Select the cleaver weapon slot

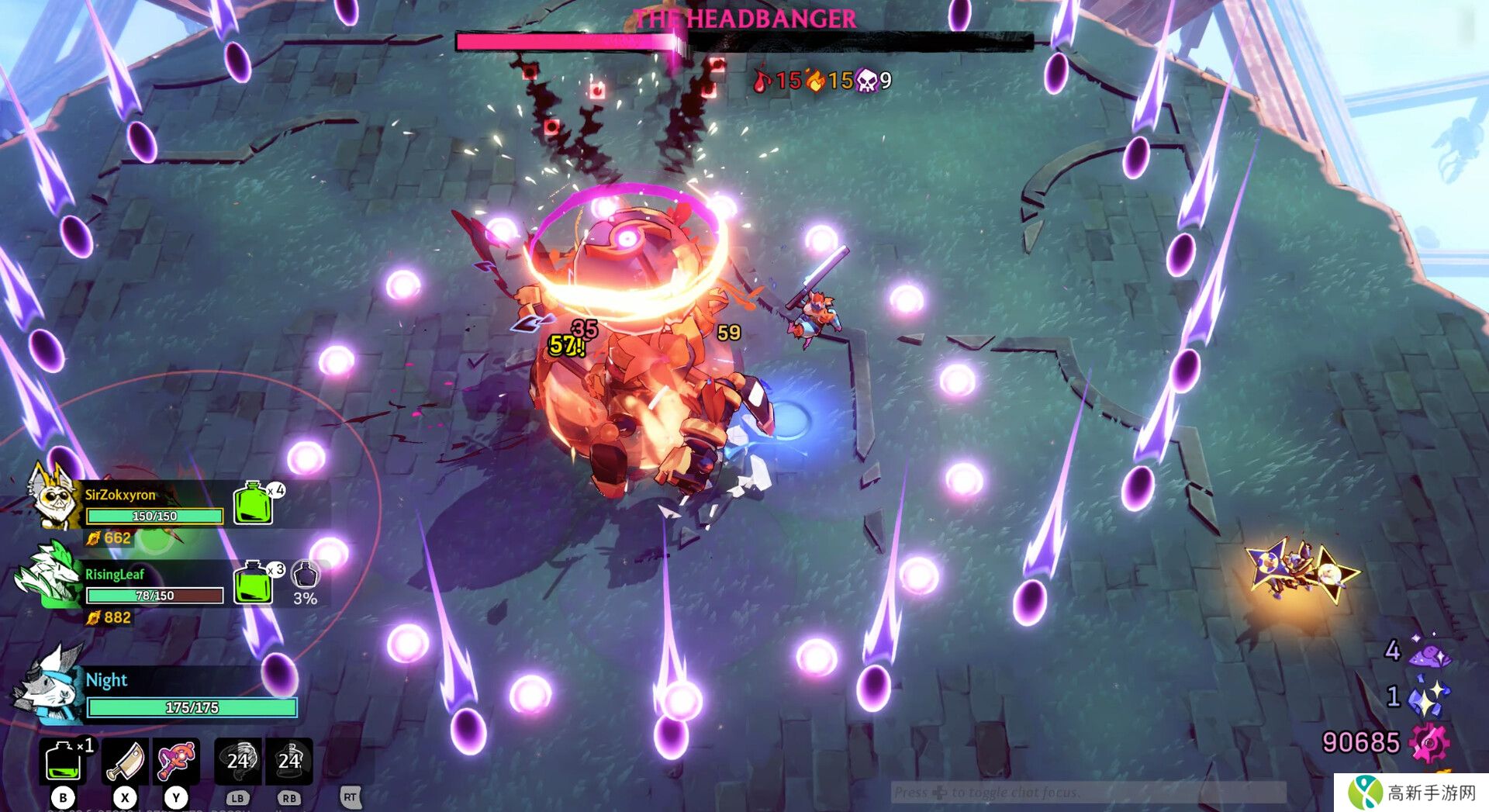pyautogui.click(x=125, y=761)
